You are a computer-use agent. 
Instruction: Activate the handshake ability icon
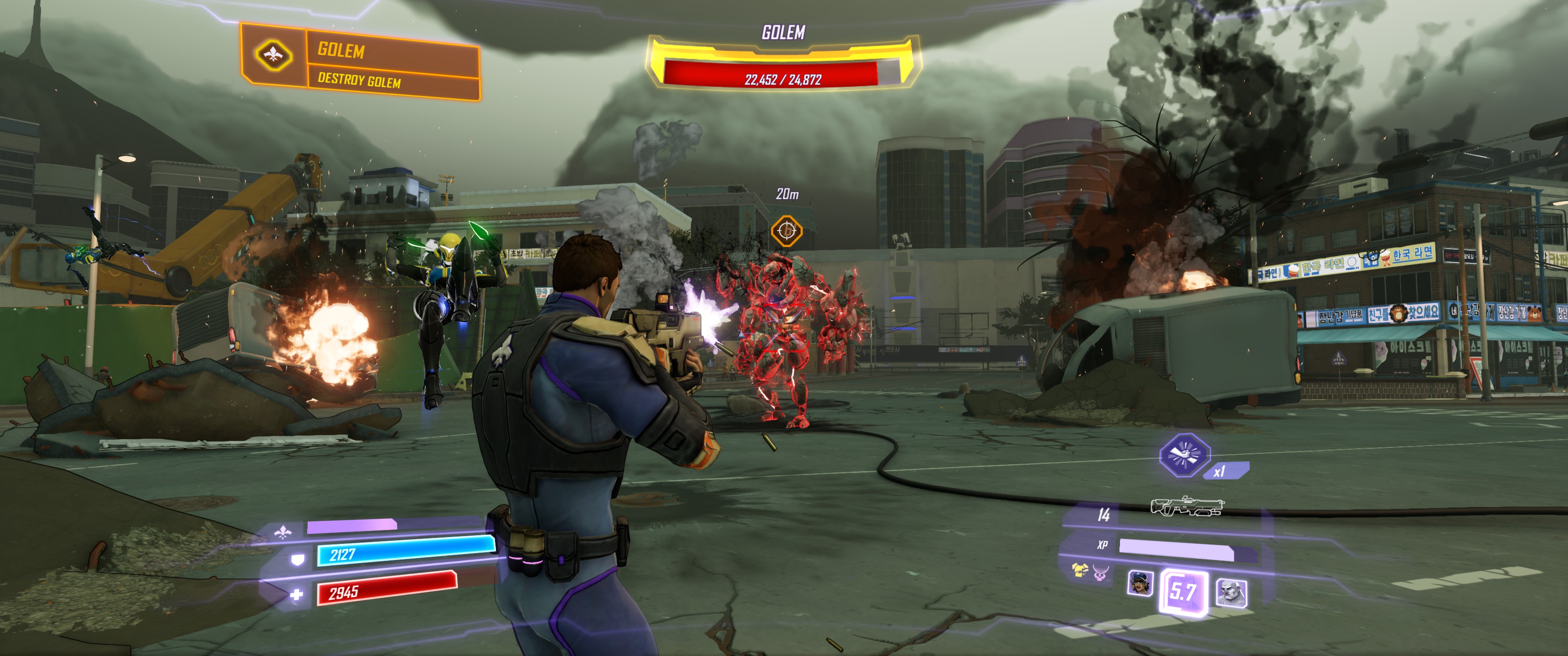(1184, 455)
